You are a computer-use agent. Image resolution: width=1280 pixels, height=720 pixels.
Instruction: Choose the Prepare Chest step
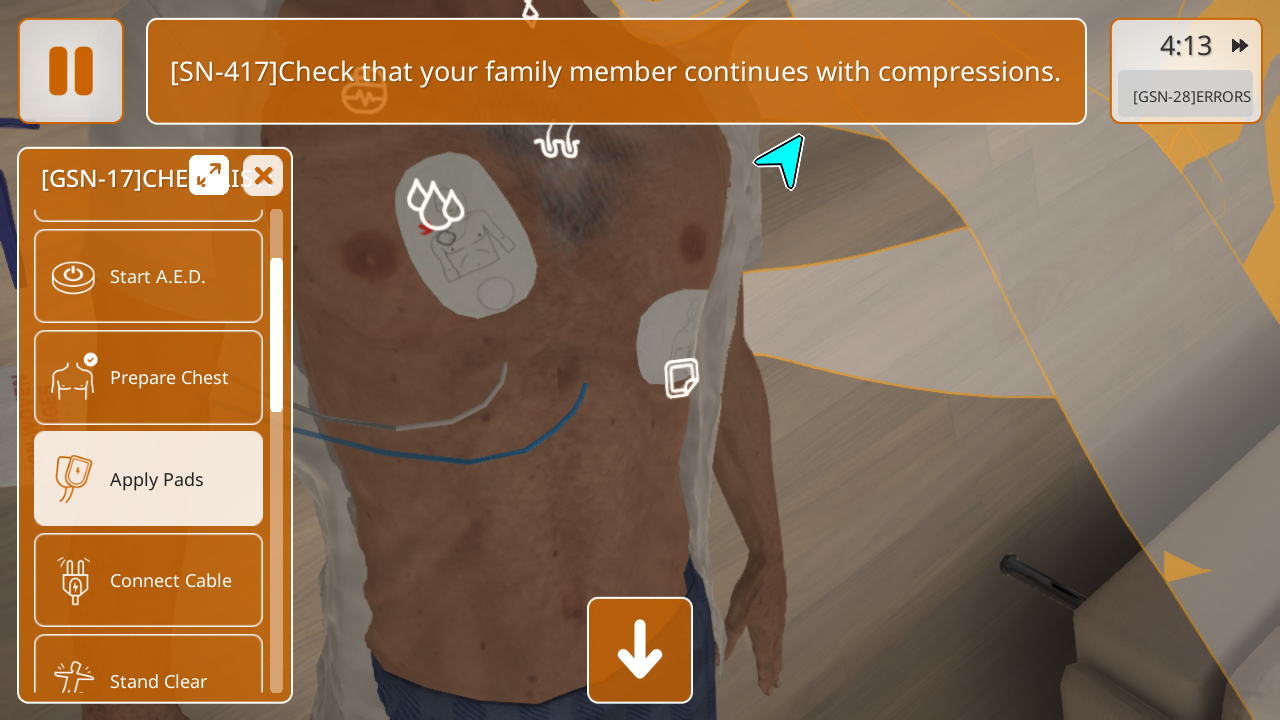coord(149,377)
